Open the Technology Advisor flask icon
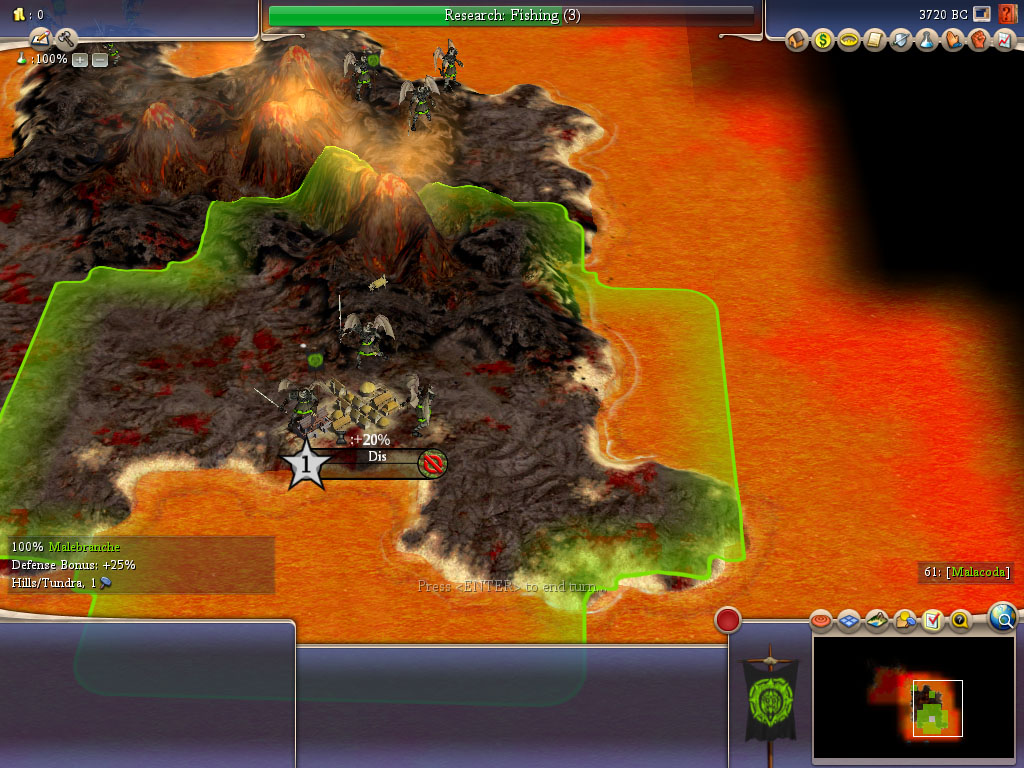This screenshot has width=1024, height=768. [927, 40]
